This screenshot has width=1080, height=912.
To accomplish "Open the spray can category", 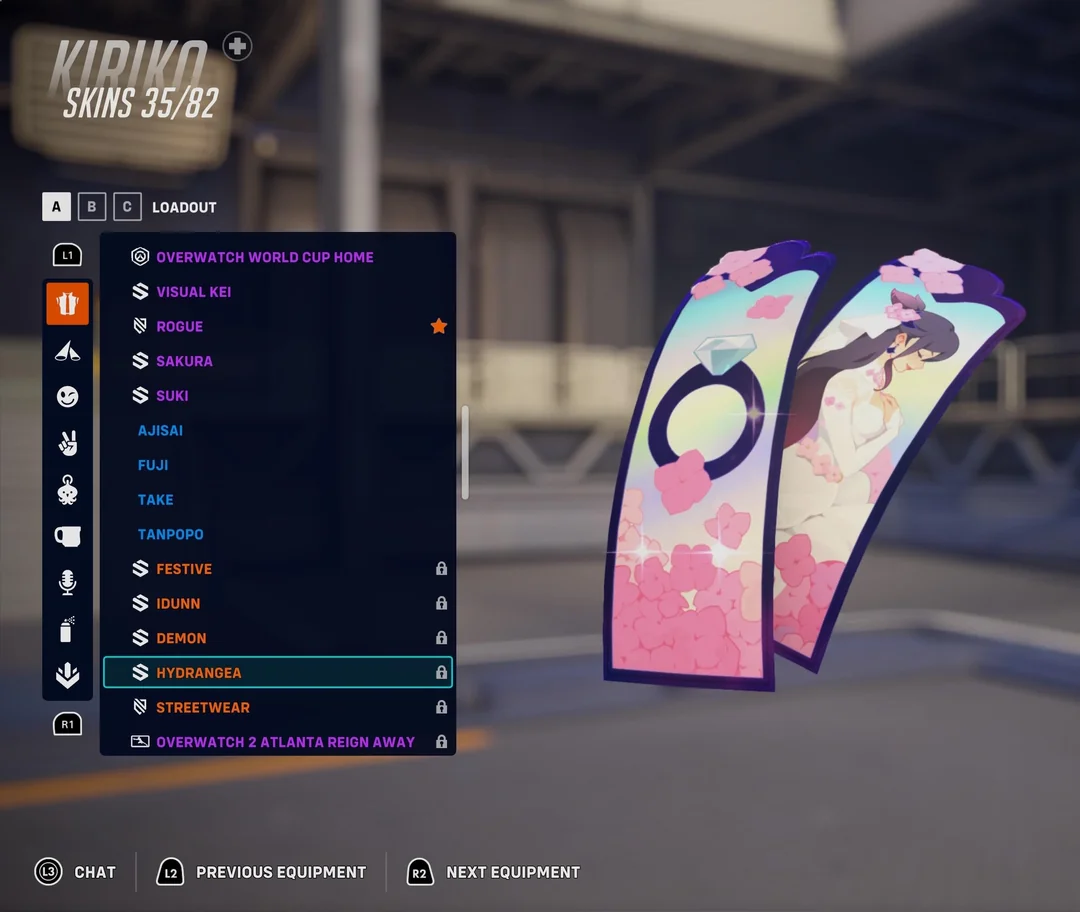I will pyautogui.click(x=67, y=629).
